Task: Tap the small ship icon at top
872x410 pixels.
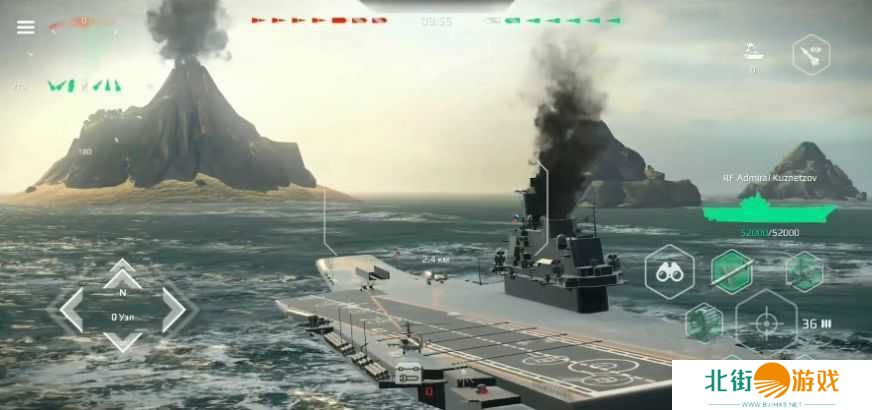Action: [754, 51]
